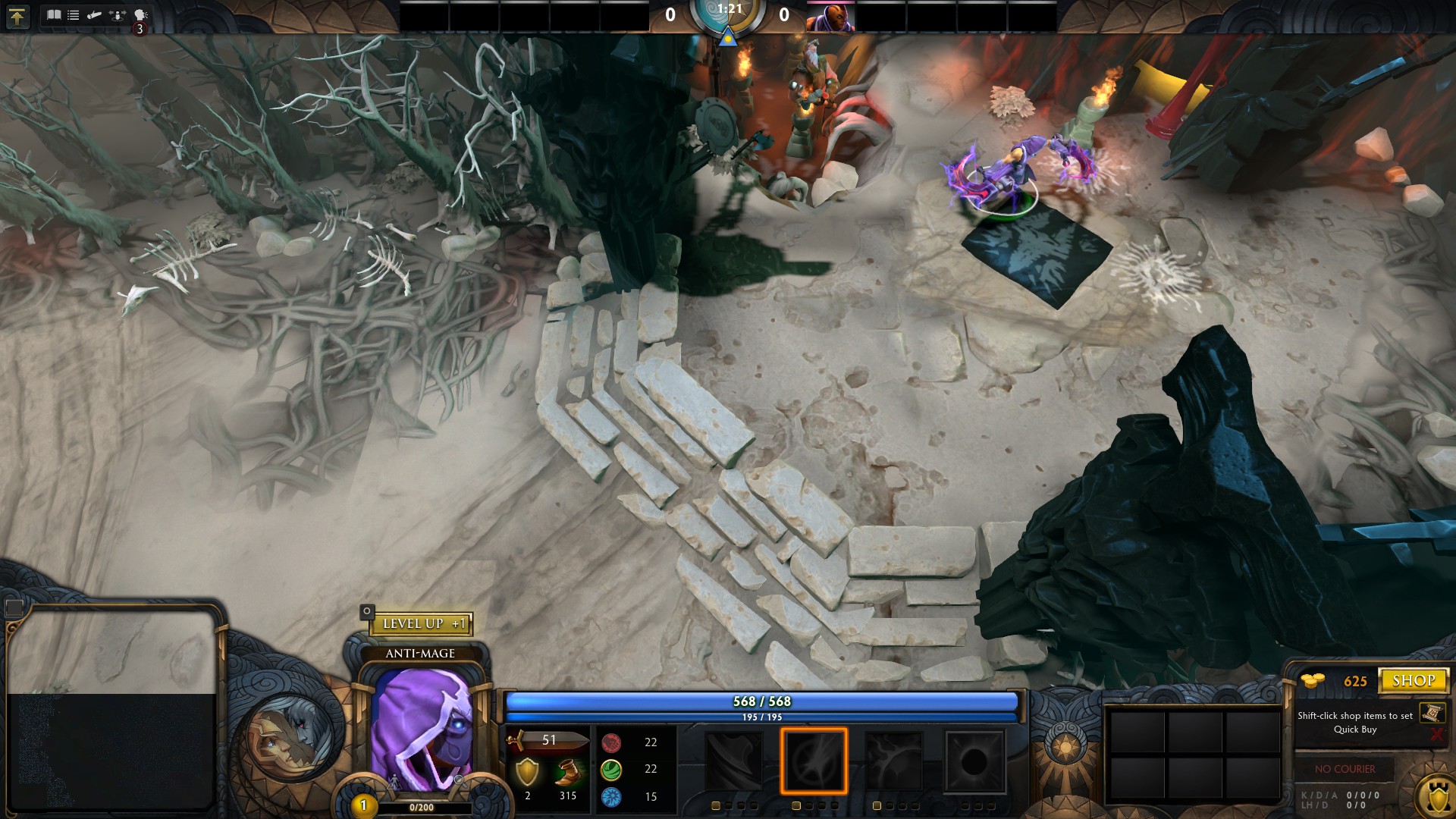Click on the minimap
Screen dimensions: 1456x819
tap(112, 709)
